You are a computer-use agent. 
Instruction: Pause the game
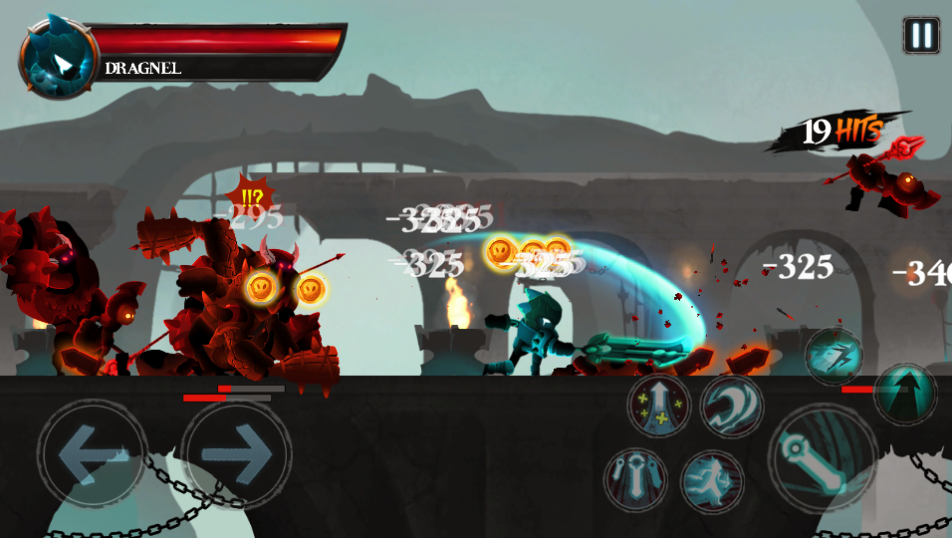pyautogui.click(x=921, y=35)
